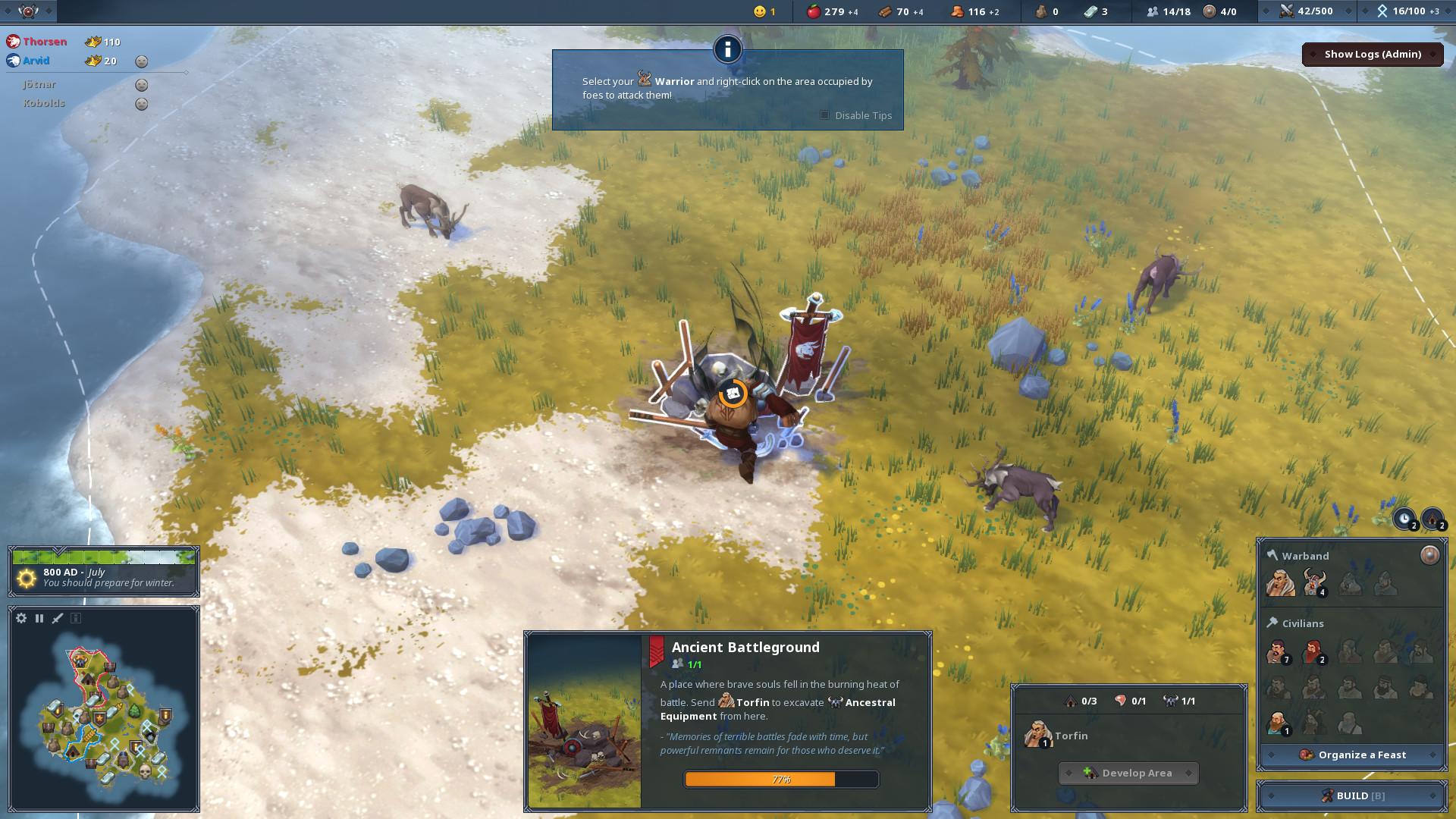Click the wood resource icon in top bar
Screen dimensions: 1456x819
pyautogui.click(x=883, y=11)
